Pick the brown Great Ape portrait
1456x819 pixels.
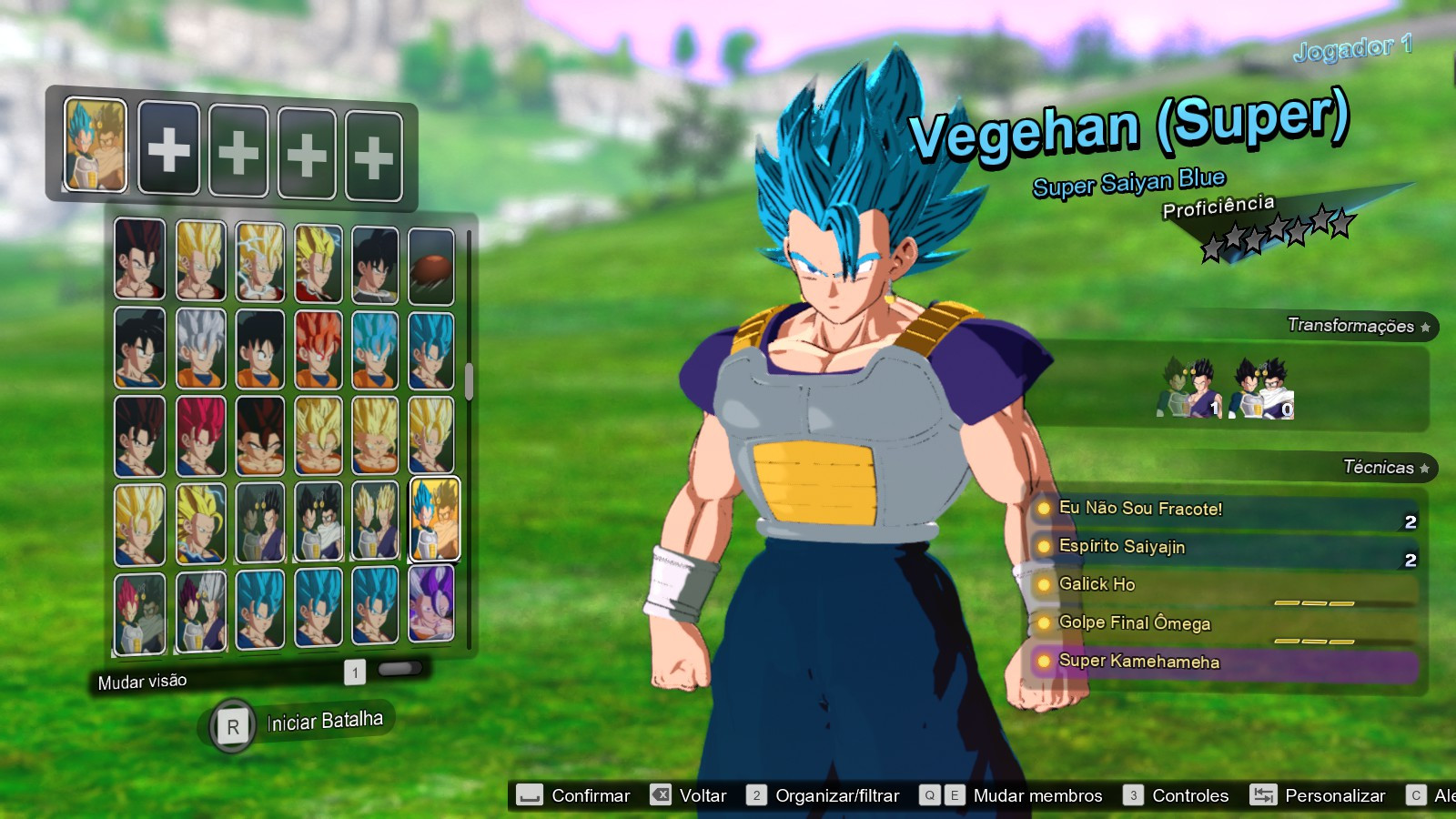tap(431, 266)
